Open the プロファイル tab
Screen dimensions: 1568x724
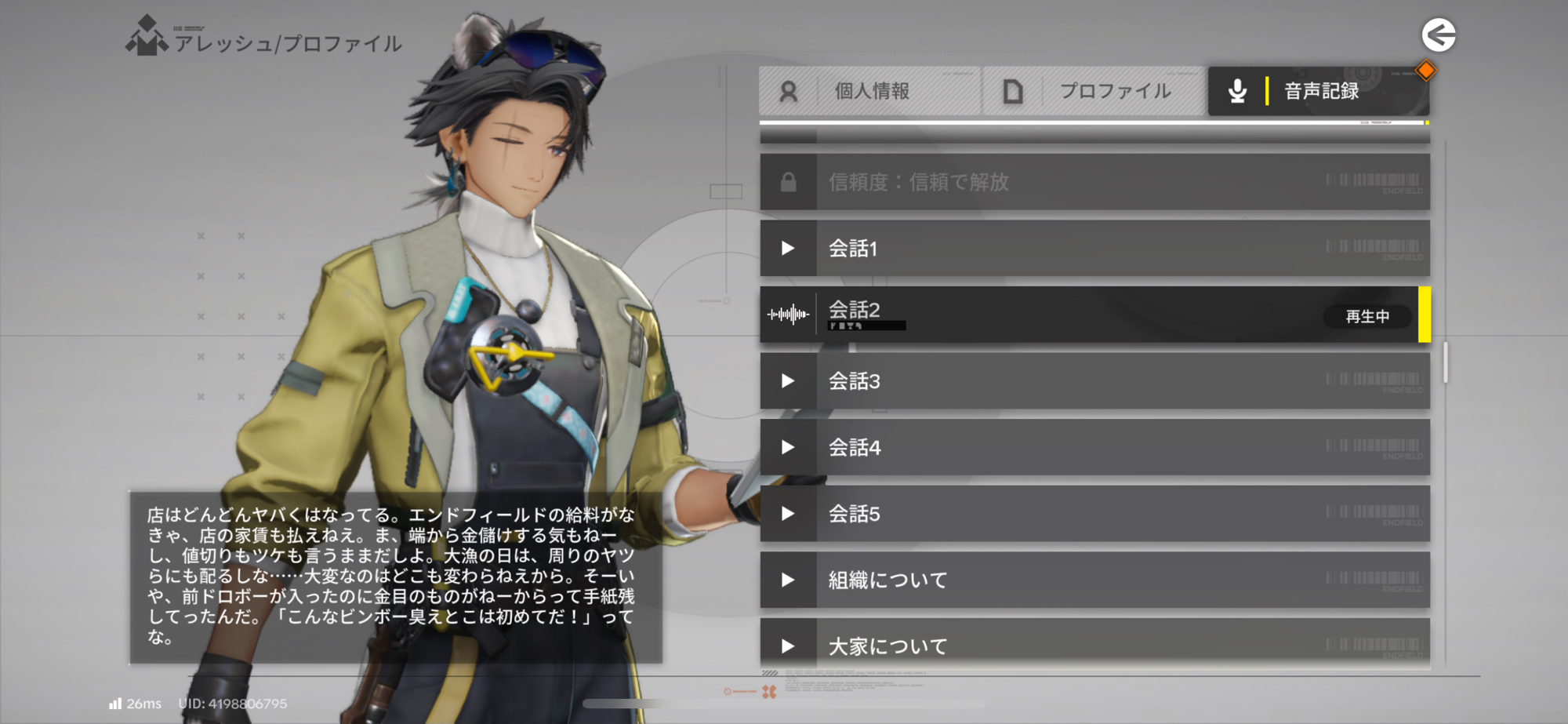point(1094,91)
